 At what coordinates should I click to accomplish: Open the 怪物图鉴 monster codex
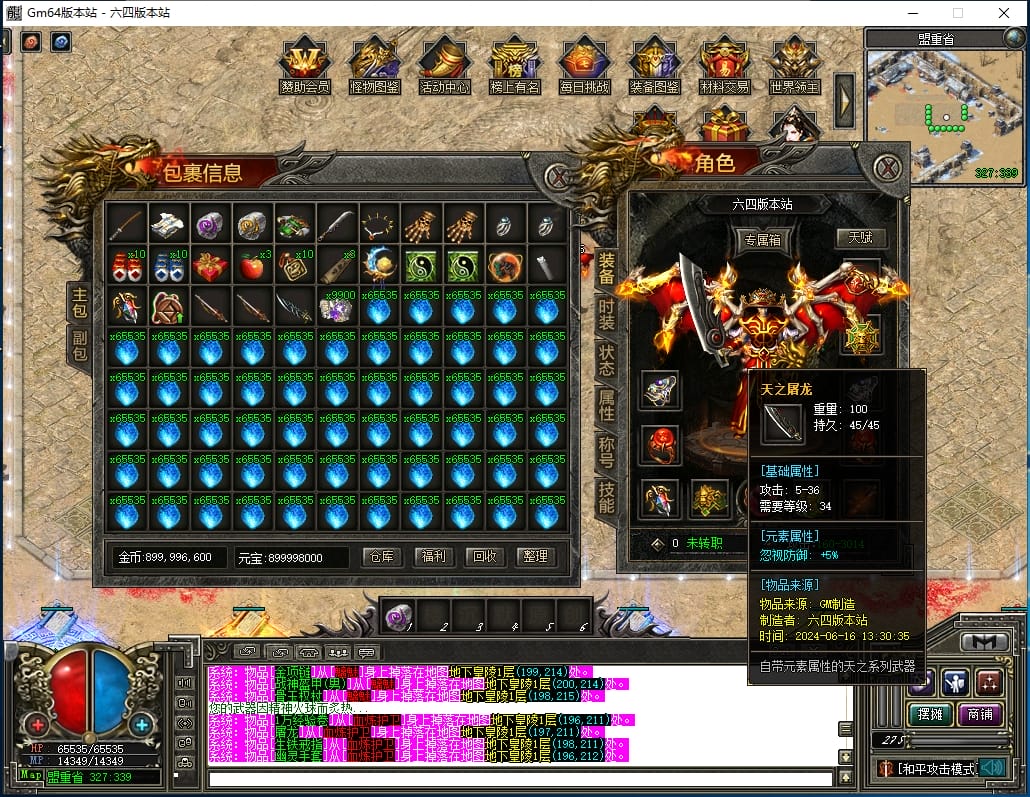click(x=375, y=66)
